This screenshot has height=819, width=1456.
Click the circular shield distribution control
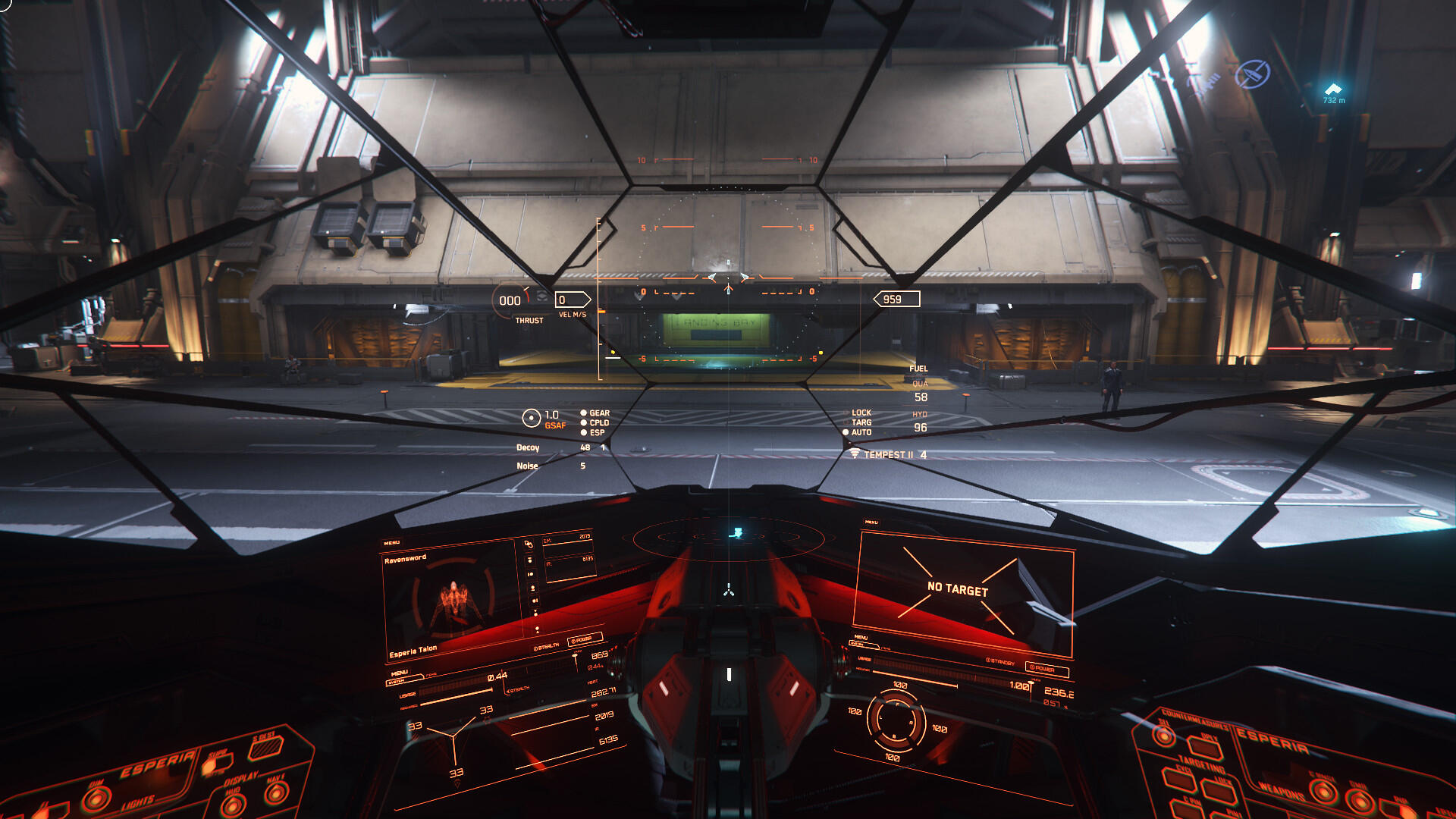(x=896, y=720)
